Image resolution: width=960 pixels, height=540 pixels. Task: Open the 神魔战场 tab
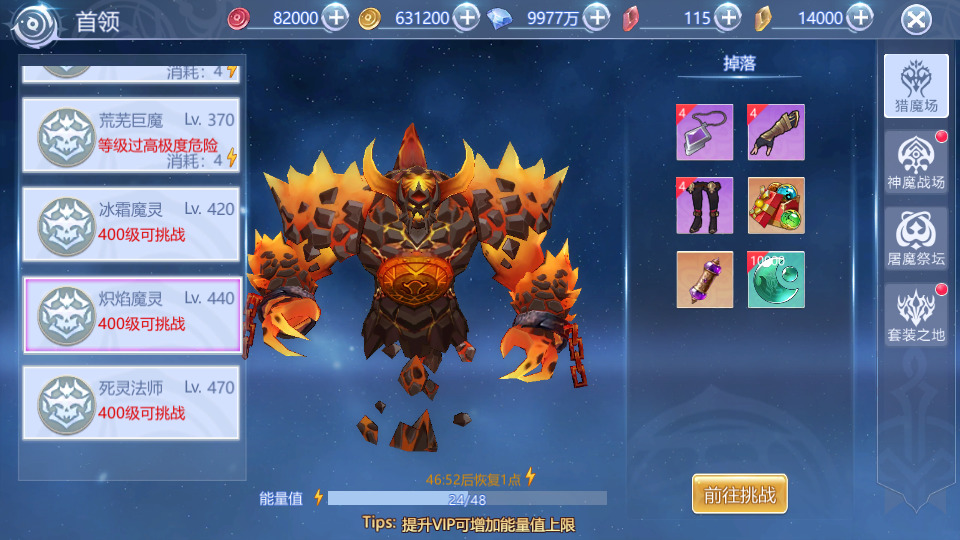click(x=916, y=163)
